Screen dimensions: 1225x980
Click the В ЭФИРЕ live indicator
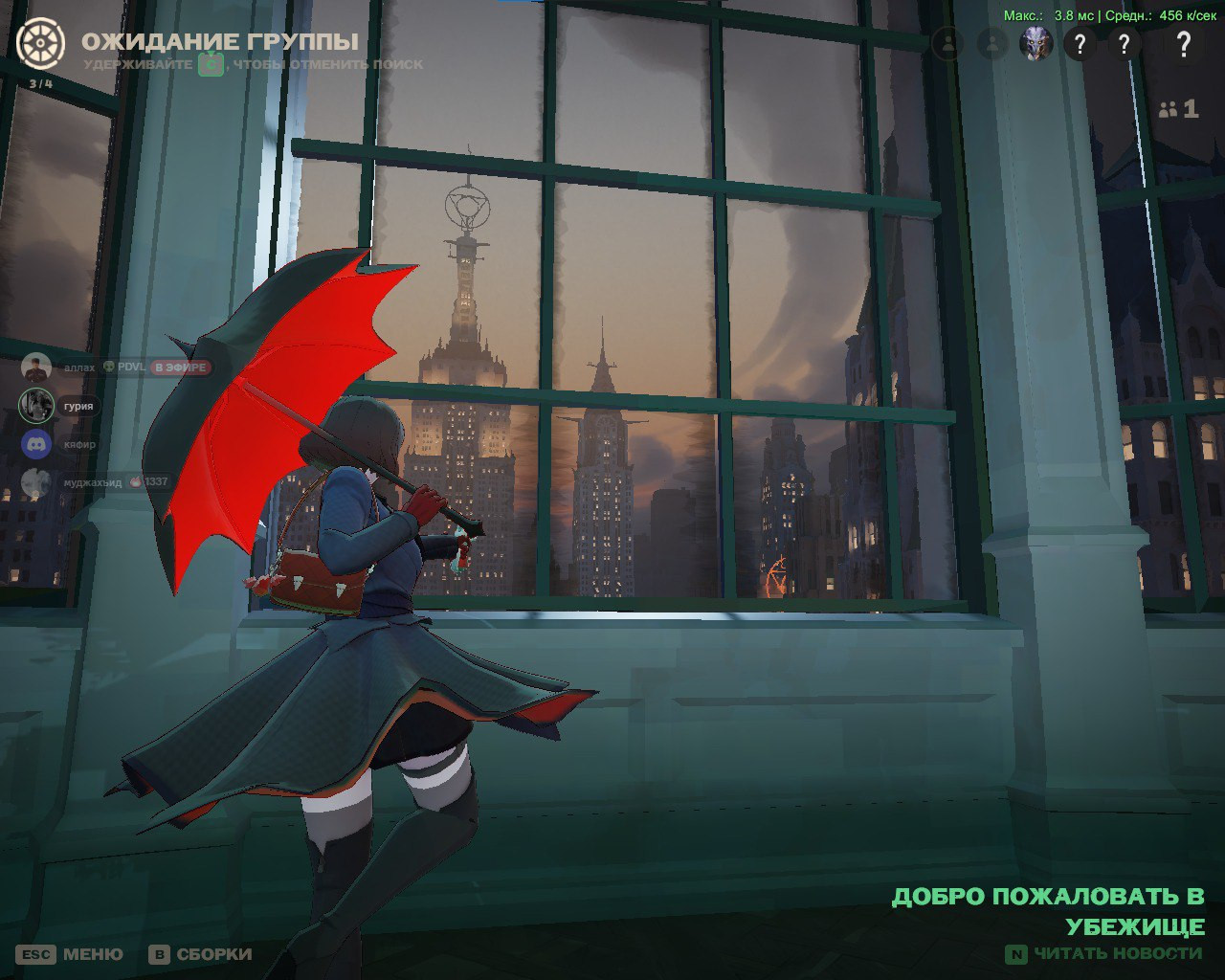coord(179,367)
